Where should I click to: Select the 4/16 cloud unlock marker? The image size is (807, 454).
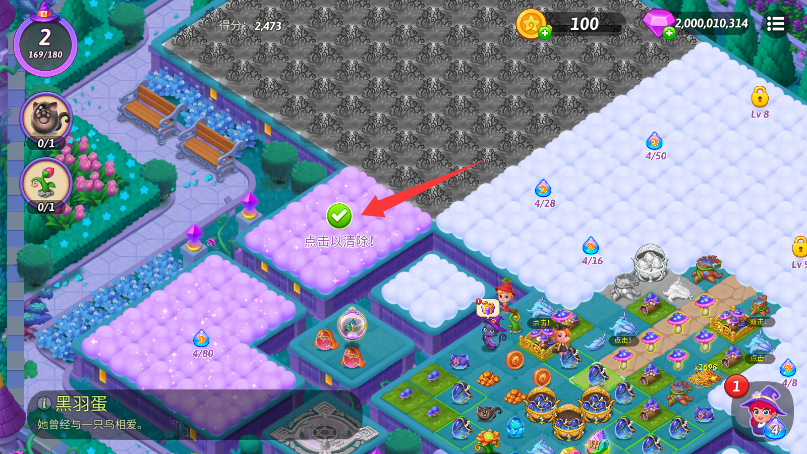click(x=592, y=246)
